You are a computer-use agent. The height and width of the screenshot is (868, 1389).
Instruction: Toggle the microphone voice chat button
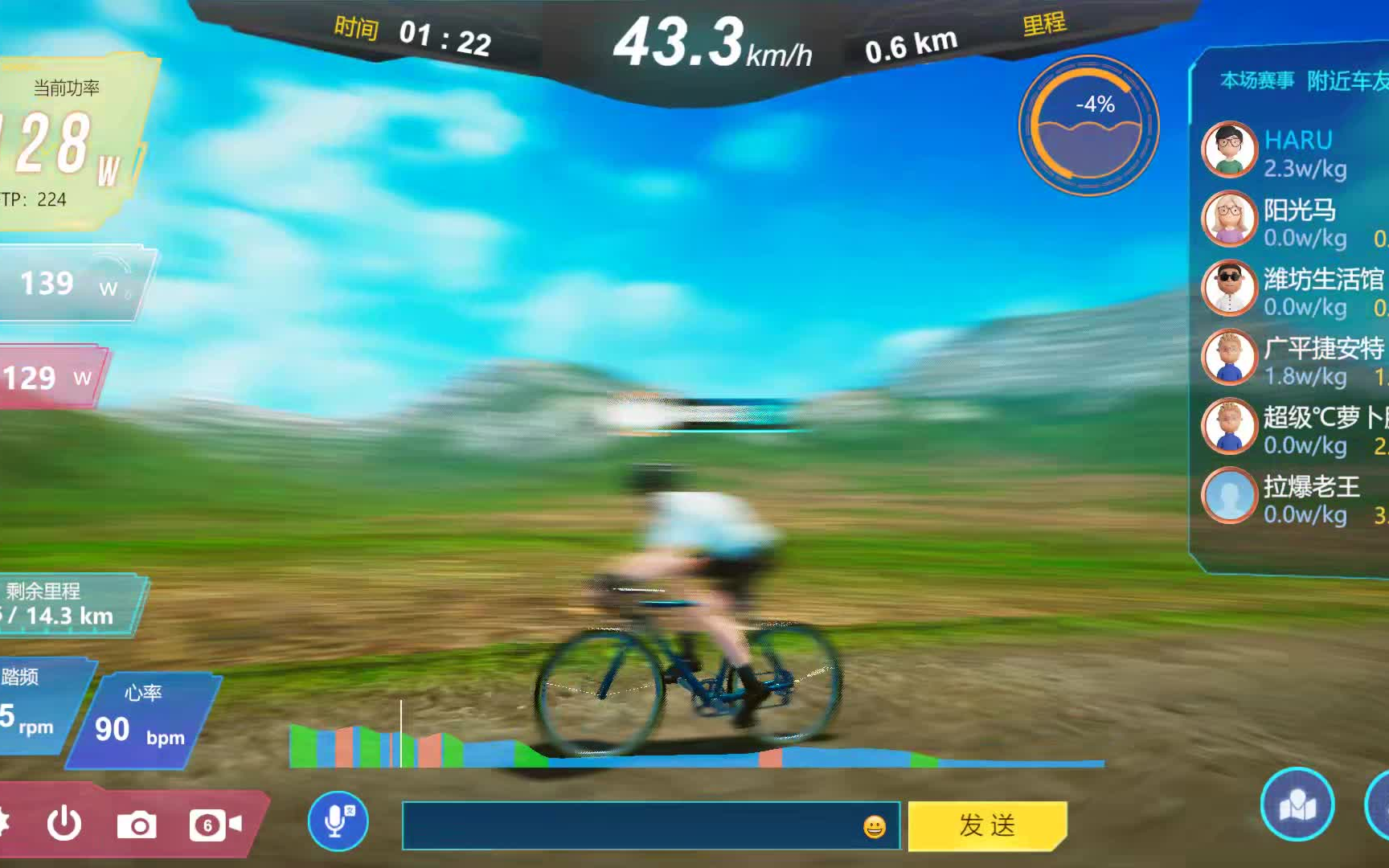[337, 822]
